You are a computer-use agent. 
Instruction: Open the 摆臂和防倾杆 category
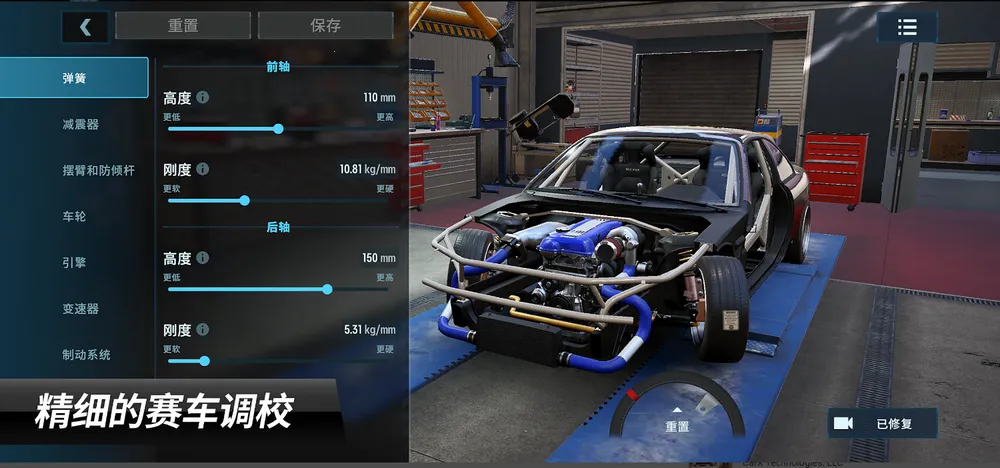[98, 170]
